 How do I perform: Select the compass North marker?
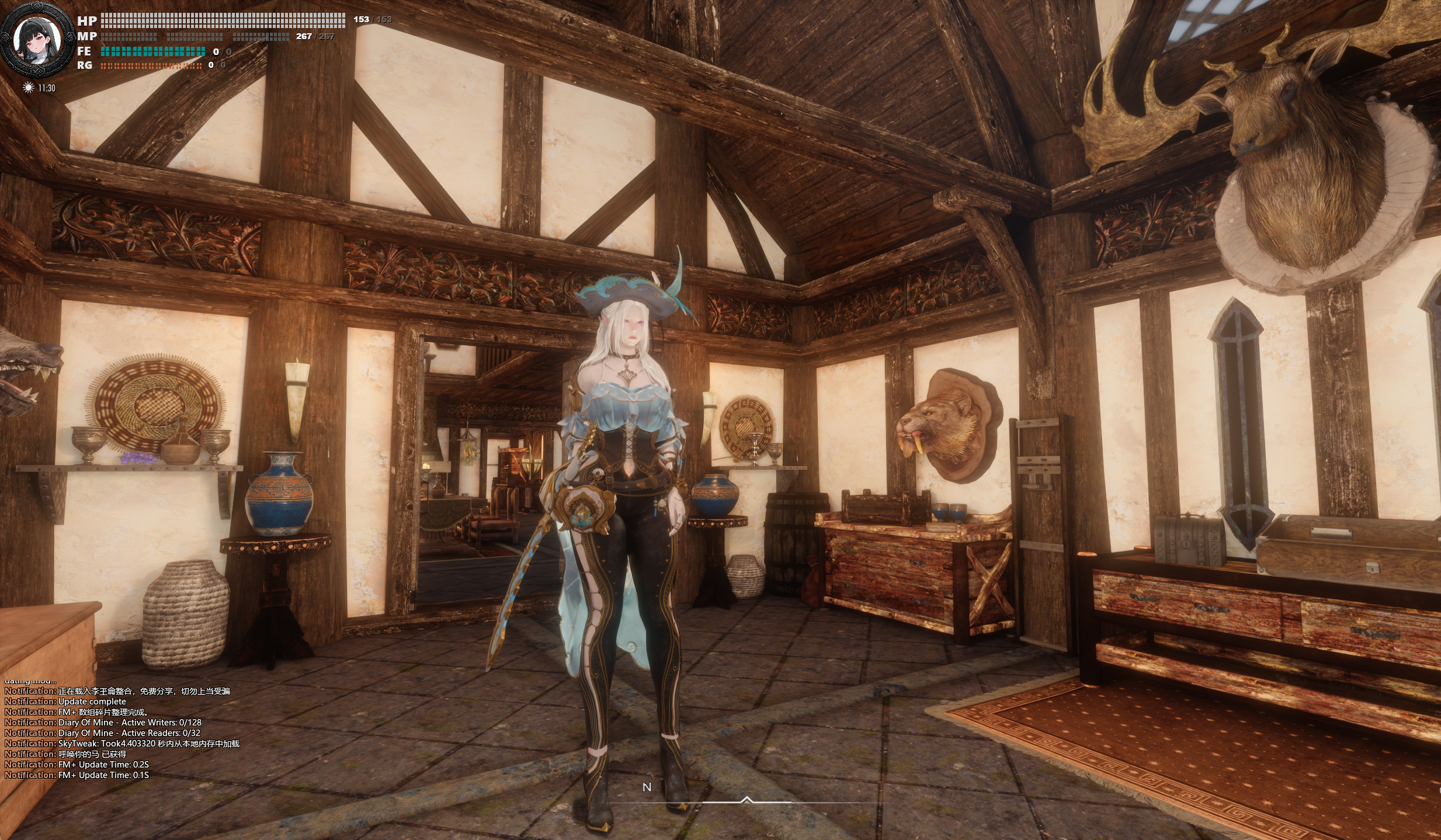pyautogui.click(x=647, y=787)
